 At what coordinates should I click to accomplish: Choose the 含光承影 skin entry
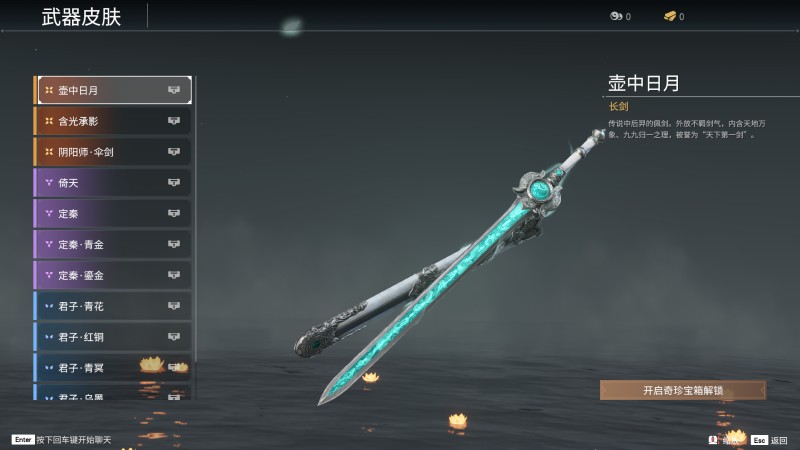point(113,121)
